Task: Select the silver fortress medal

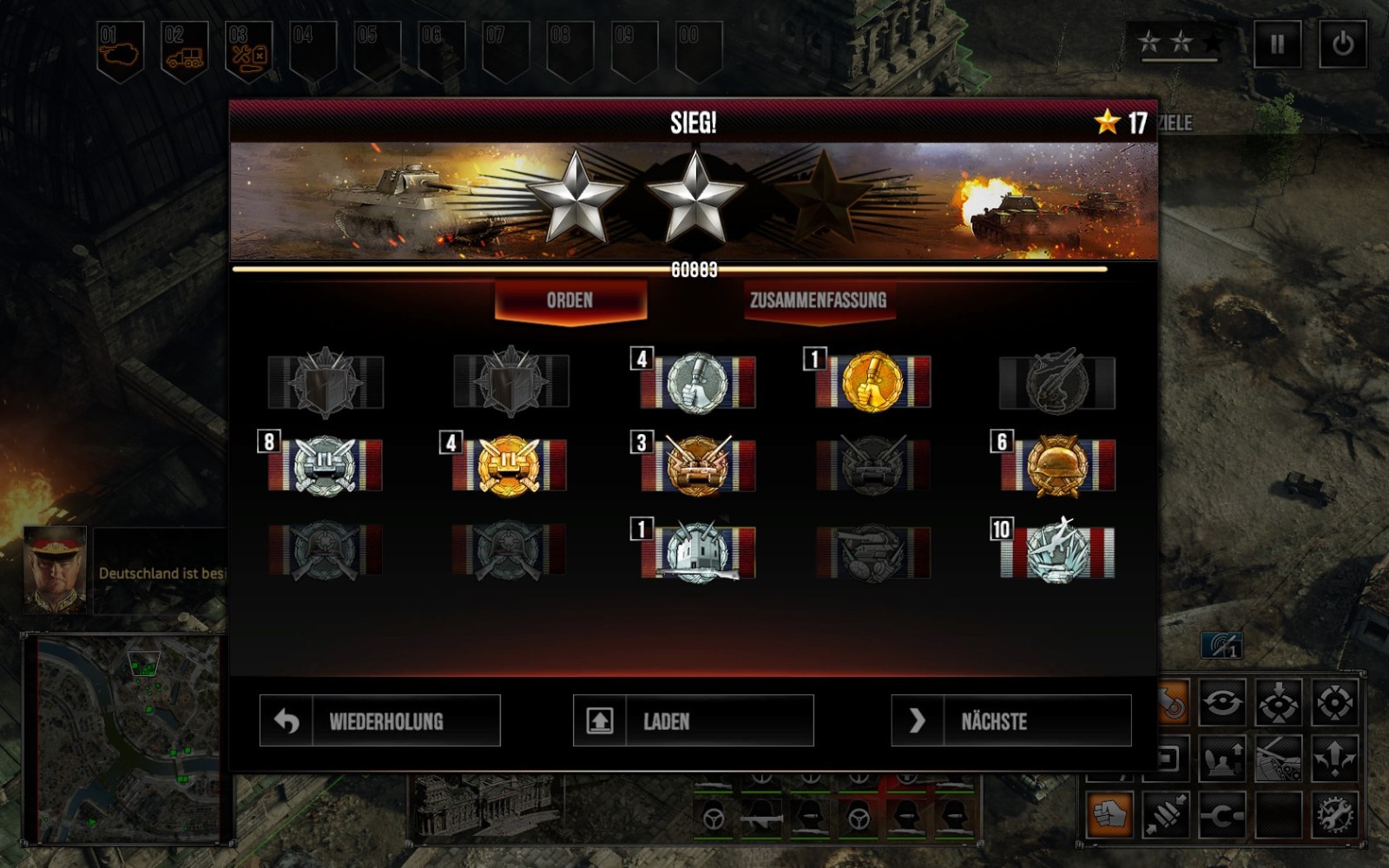Action: tap(697, 552)
